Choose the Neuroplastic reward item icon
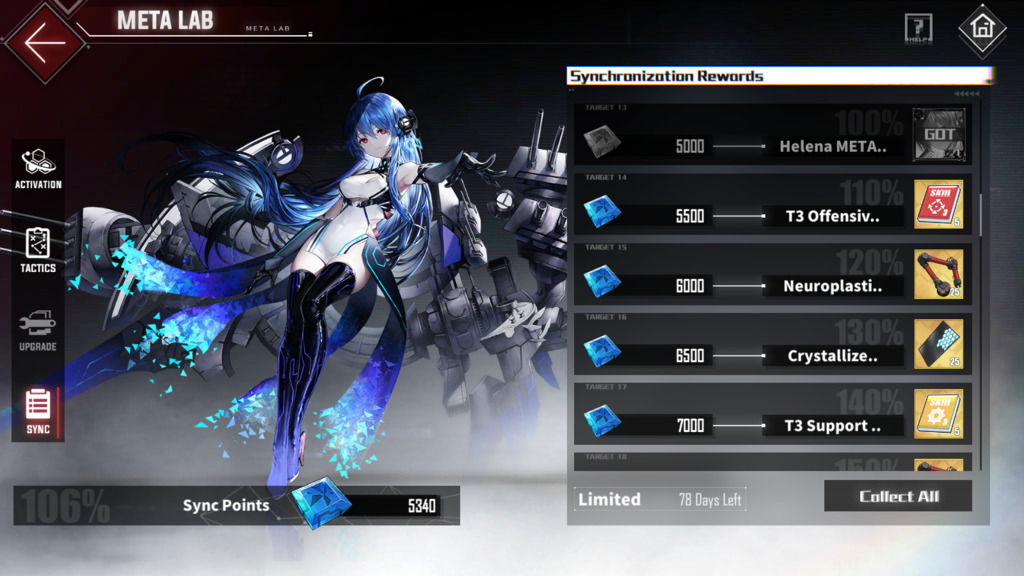Screen dimensions: 1024x576 938,275
